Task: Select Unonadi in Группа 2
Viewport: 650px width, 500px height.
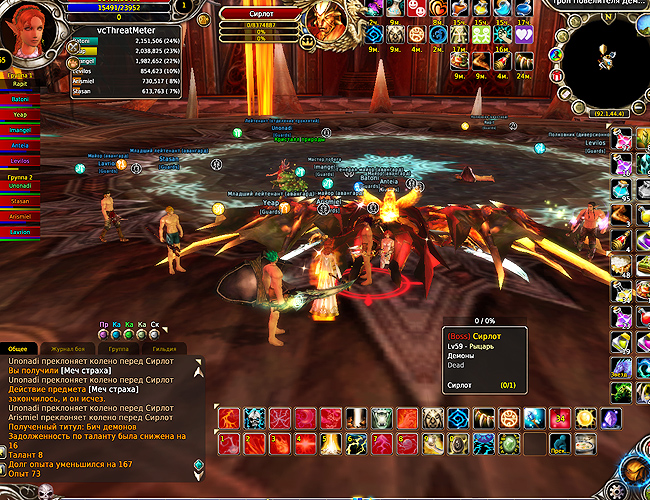Action: coord(20,186)
